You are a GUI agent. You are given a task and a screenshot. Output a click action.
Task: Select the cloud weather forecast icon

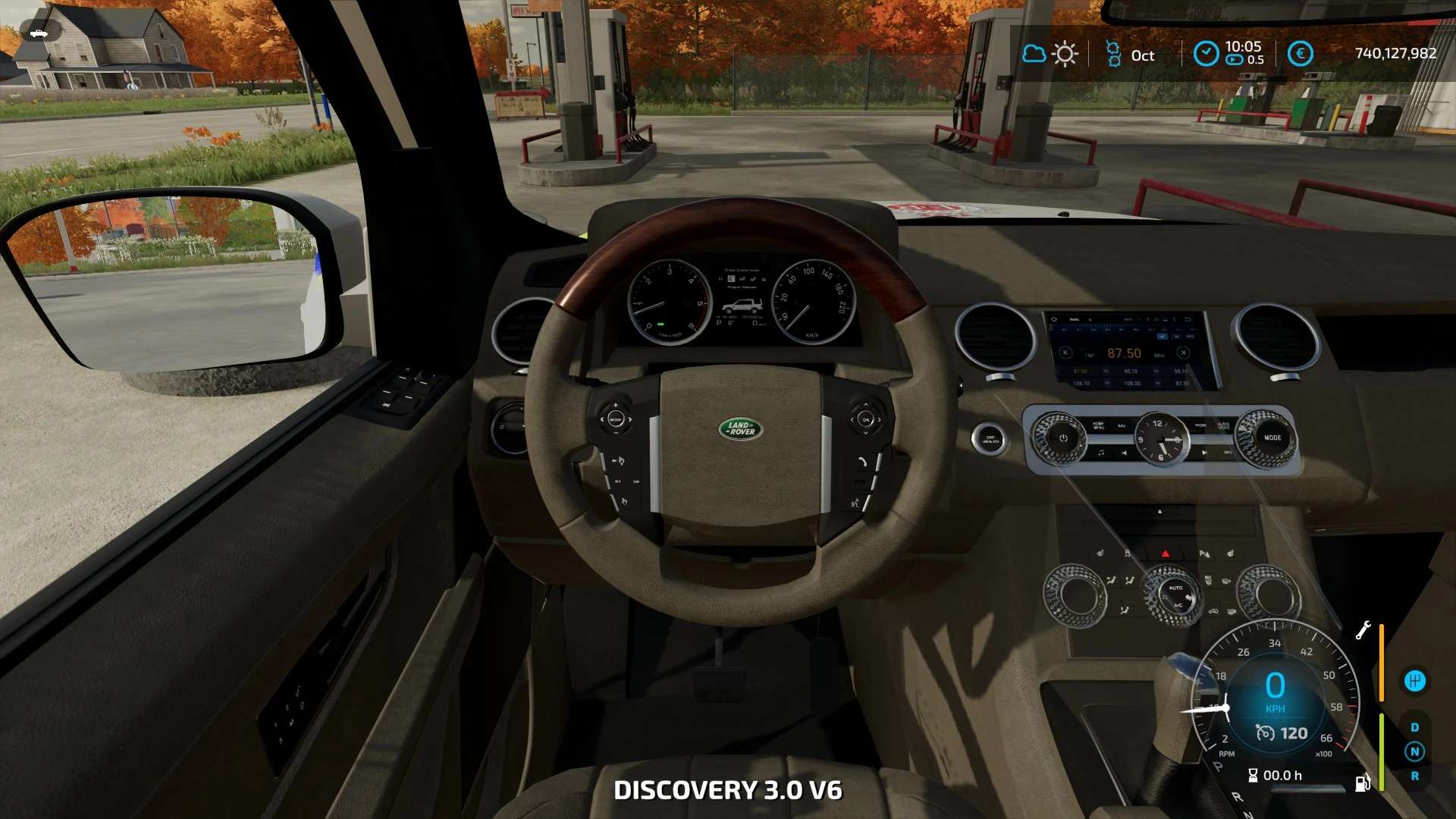(1034, 54)
